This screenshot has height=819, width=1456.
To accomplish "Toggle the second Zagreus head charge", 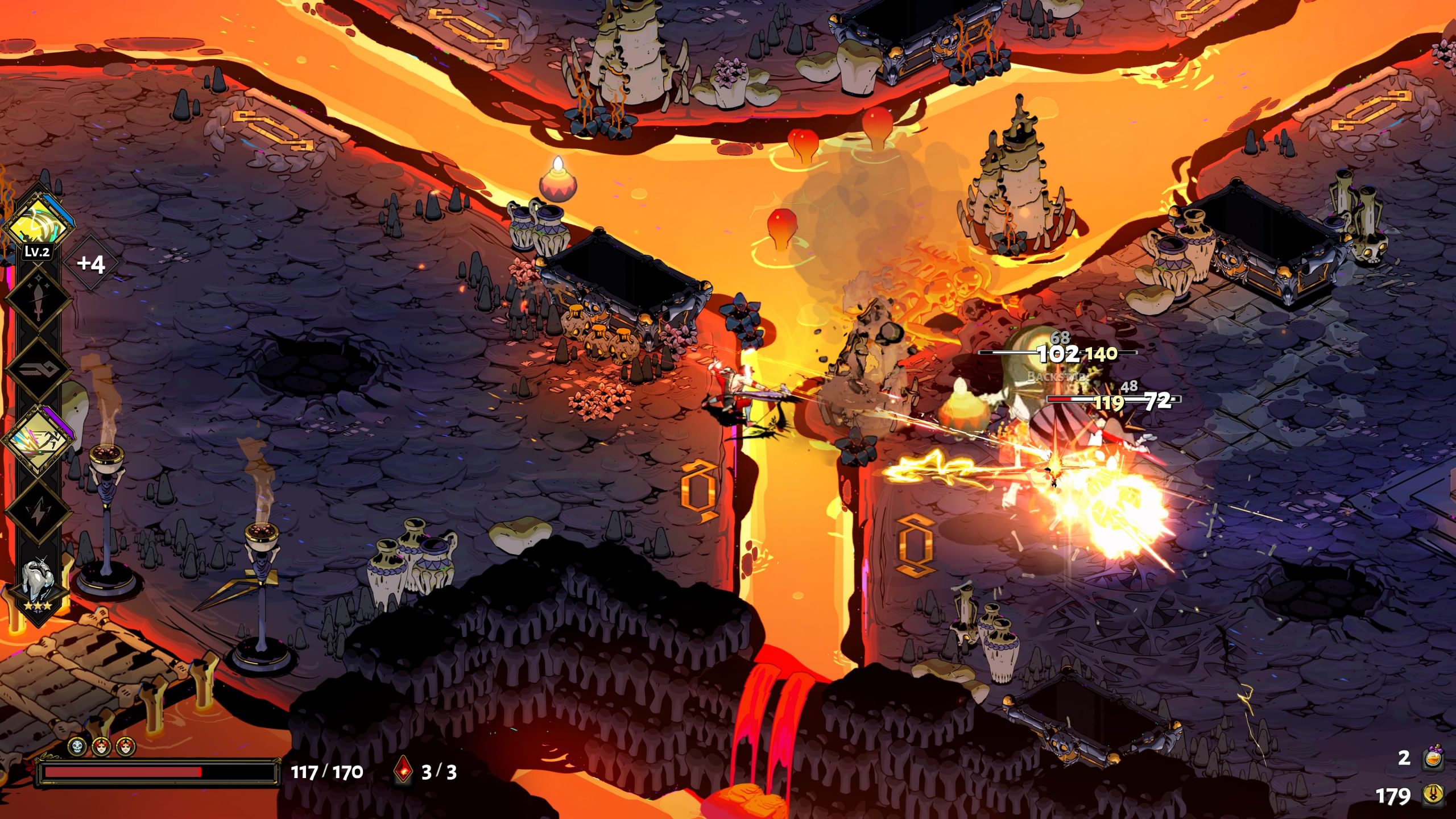I will [x=125, y=746].
